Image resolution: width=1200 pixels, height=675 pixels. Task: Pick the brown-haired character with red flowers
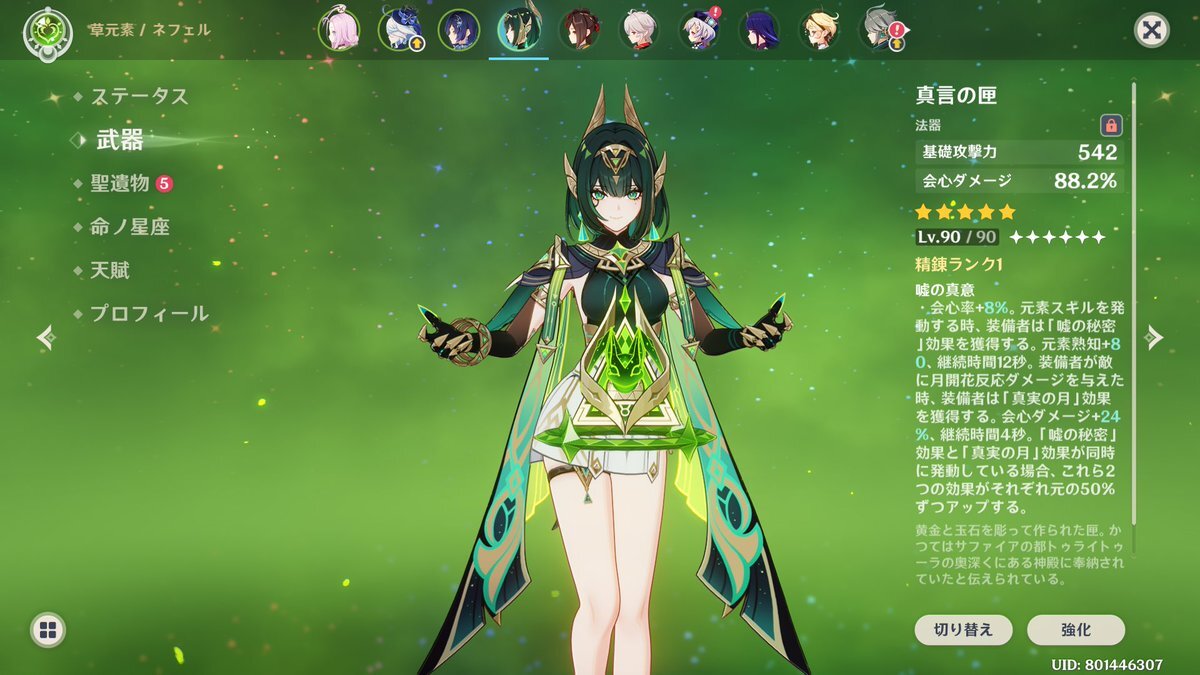(x=579, y=30)
